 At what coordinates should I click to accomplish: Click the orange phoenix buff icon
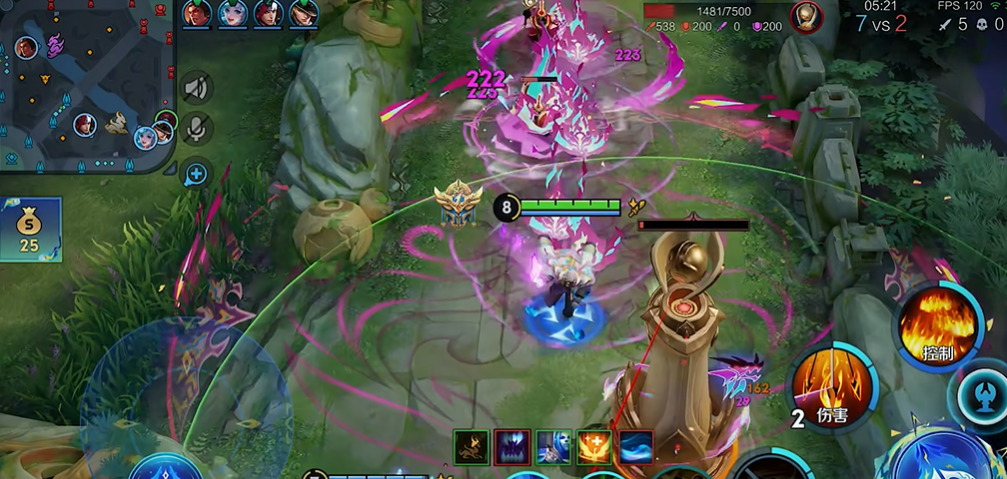tap(595, 447)
